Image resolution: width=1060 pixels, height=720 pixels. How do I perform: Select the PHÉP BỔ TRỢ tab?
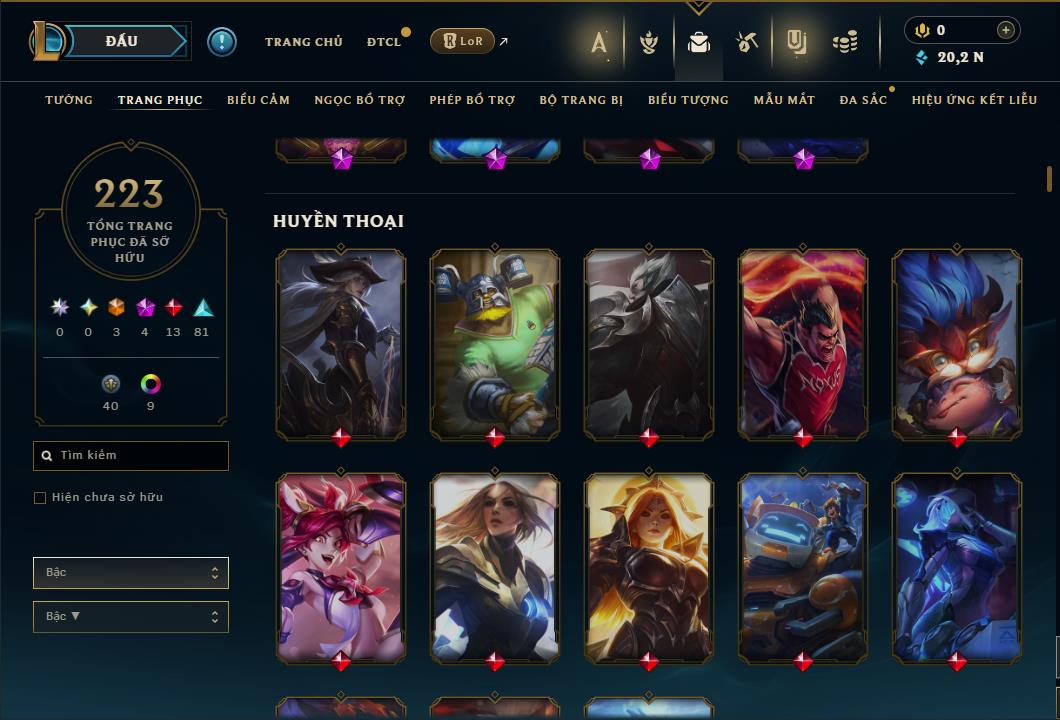pos(472,100)
